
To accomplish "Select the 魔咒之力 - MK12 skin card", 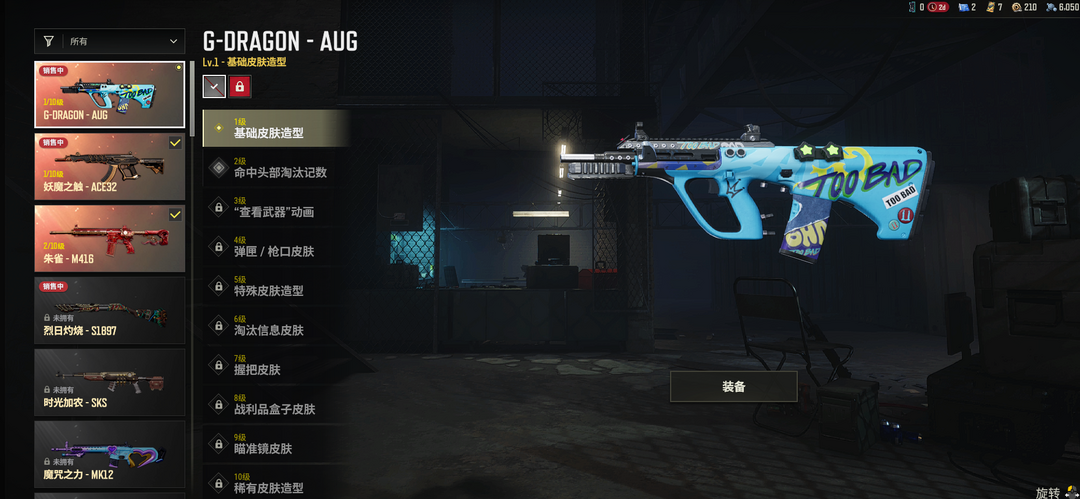I will (110, 453).
